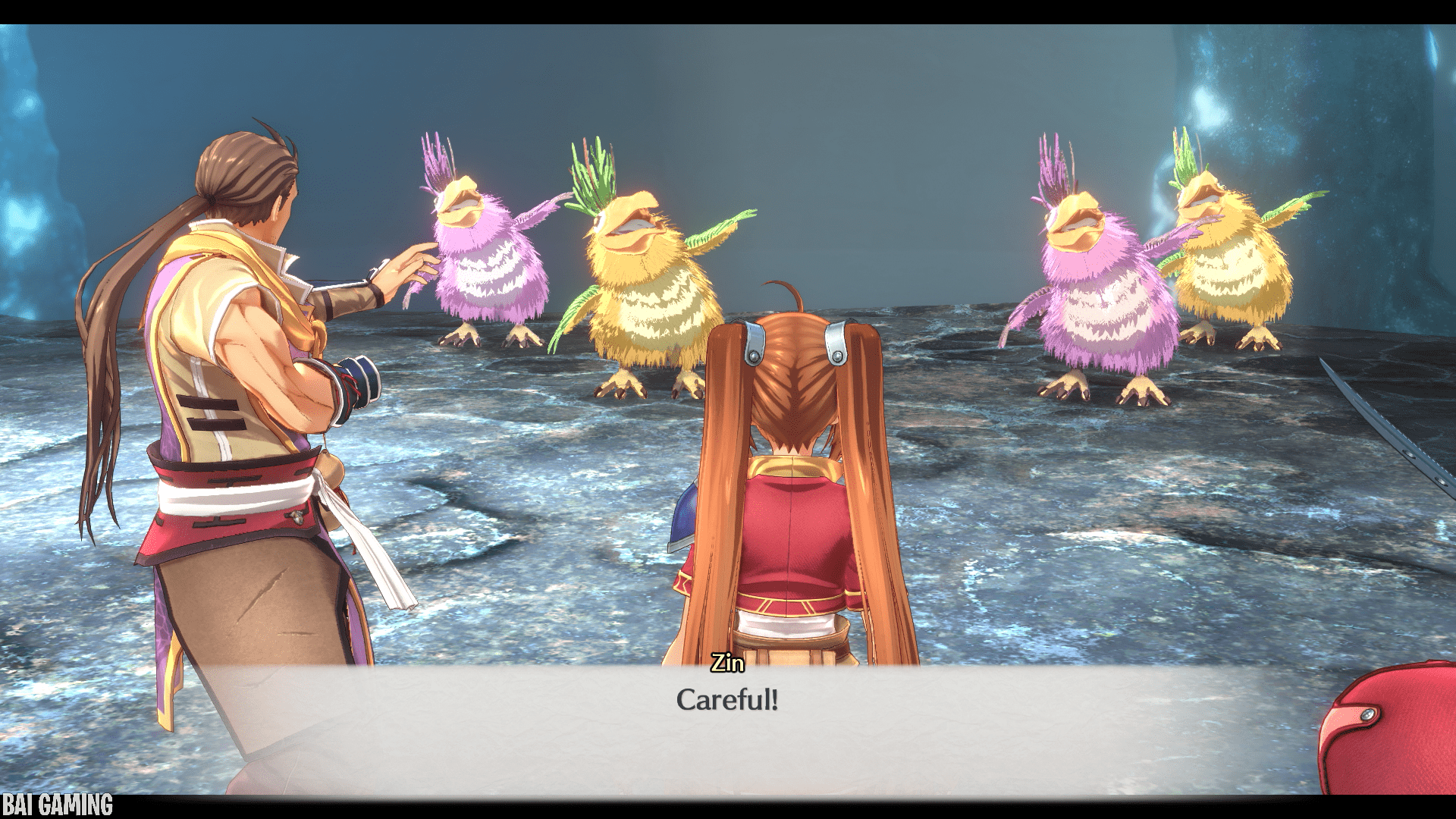The width and height of the screenshot is (1456, 819).
Task: Advance Zin's "Careful!" dialogue box
Action: tap(726, 713)
